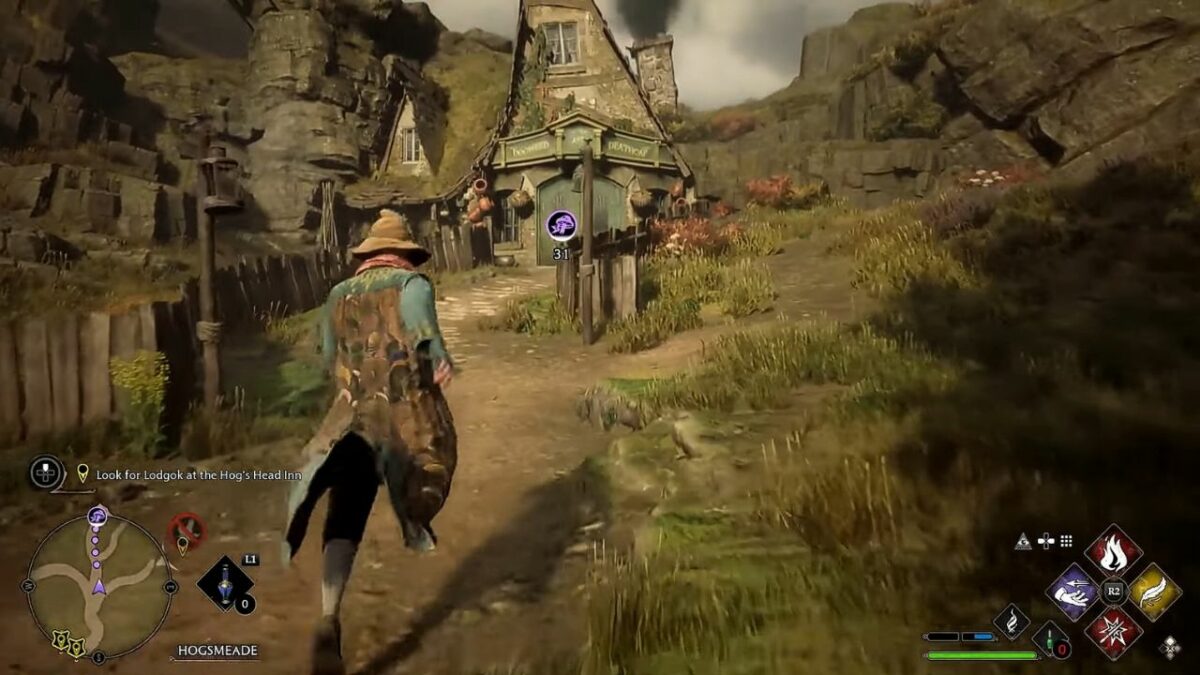Viewport: 1200px width, 675px height.
Task: Use the blue potion tool slot
Action: point(225,583)
